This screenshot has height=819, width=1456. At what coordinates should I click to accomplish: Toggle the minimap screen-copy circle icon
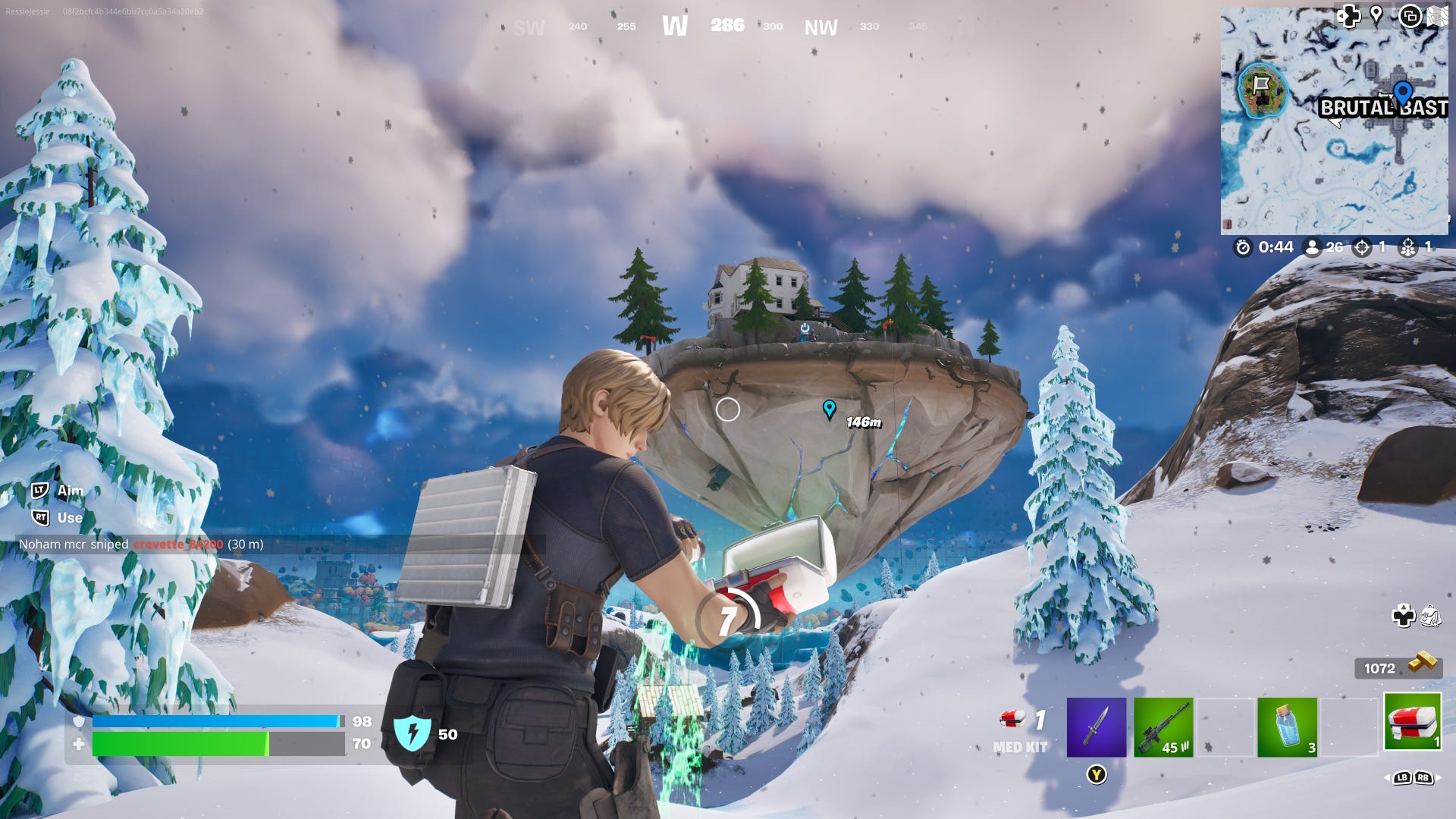(x=1411, y=17)
